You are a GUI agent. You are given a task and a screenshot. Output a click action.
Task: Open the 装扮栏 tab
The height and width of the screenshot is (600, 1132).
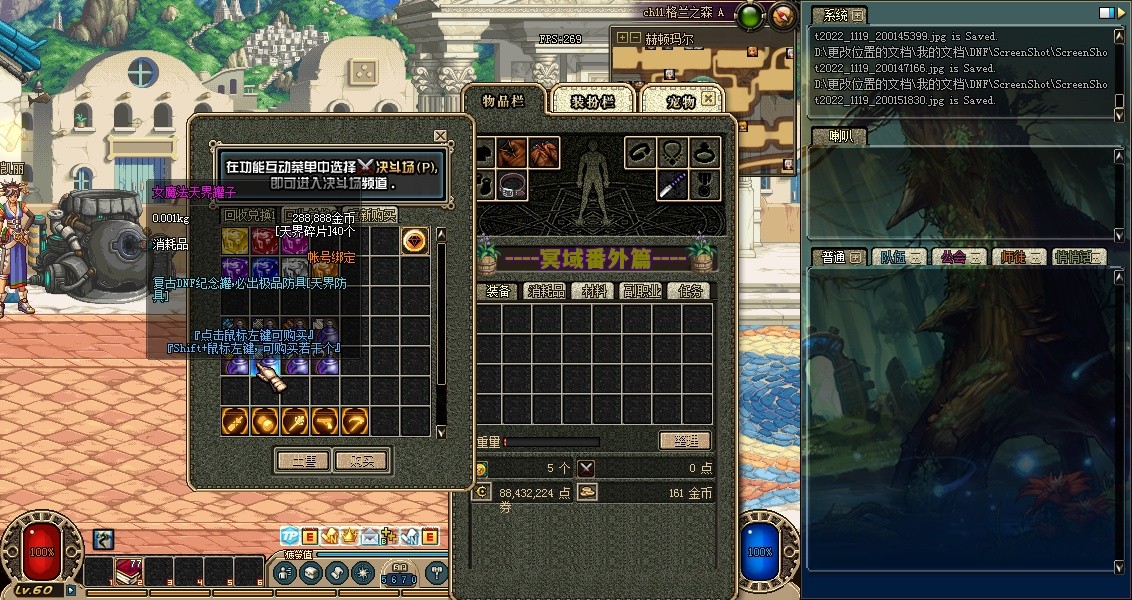[x=589, y=101]
